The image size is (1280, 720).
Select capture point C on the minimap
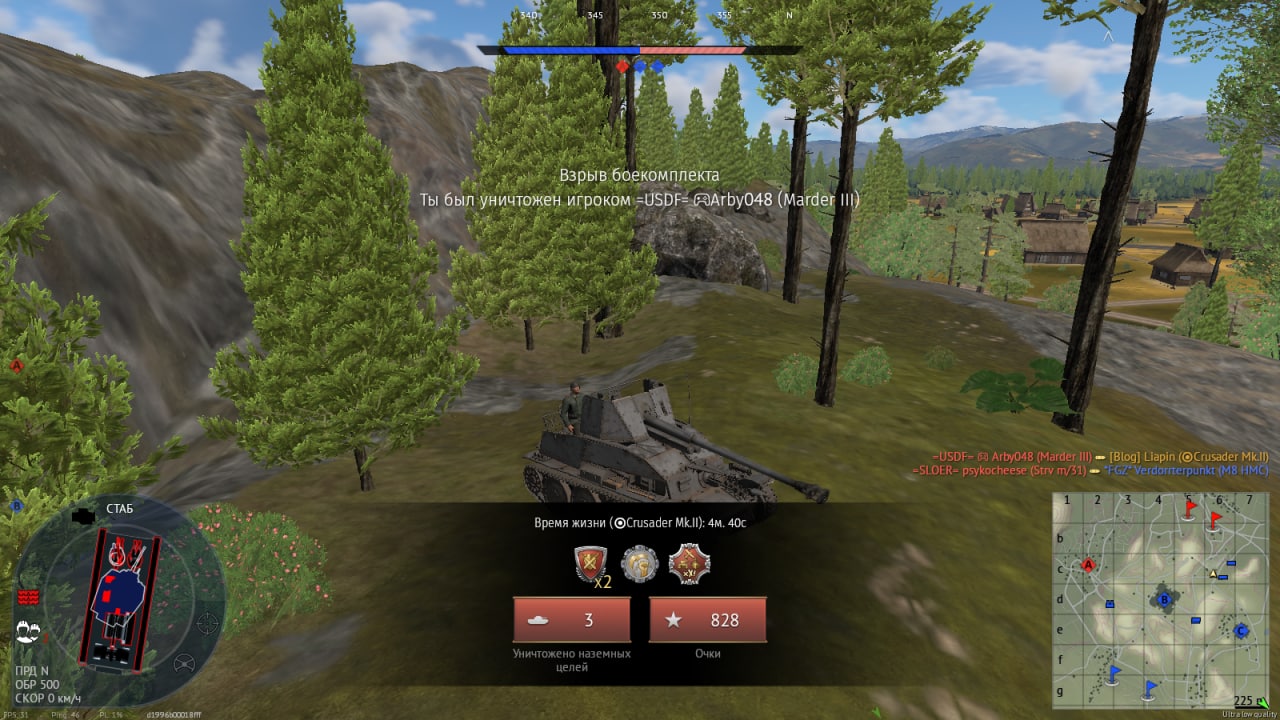1241,631
